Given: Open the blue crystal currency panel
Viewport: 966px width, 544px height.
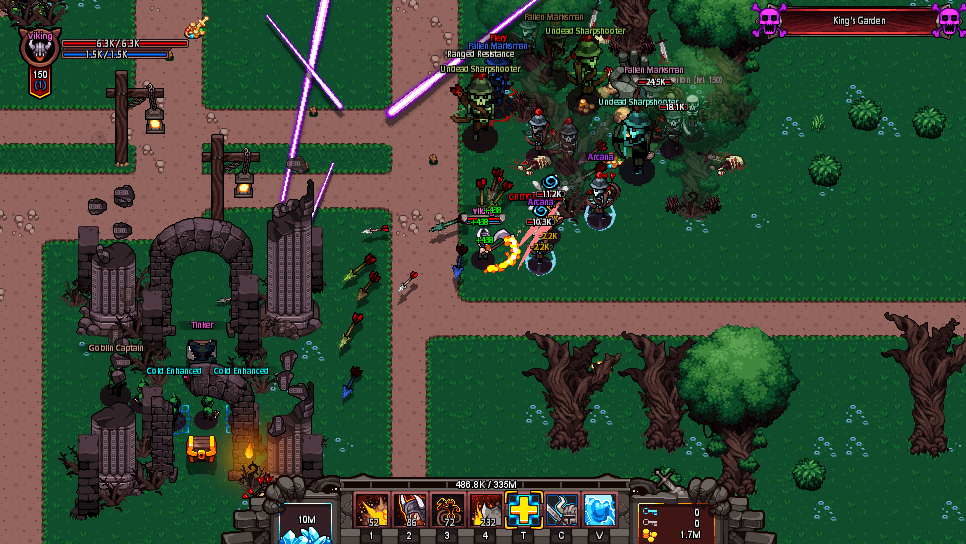Looking at the screenshot, I should (305, 524).
